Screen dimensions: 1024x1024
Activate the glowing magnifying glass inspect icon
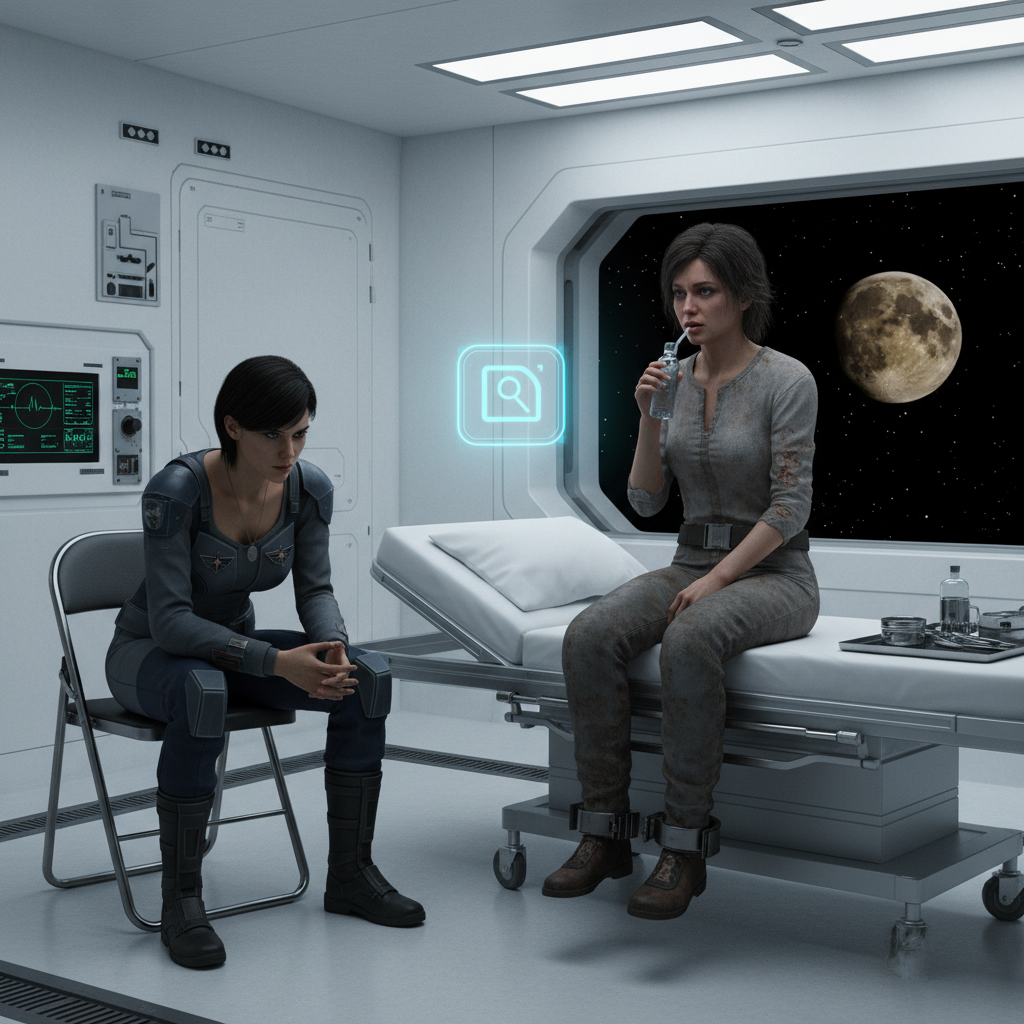[x=511, y=394]
